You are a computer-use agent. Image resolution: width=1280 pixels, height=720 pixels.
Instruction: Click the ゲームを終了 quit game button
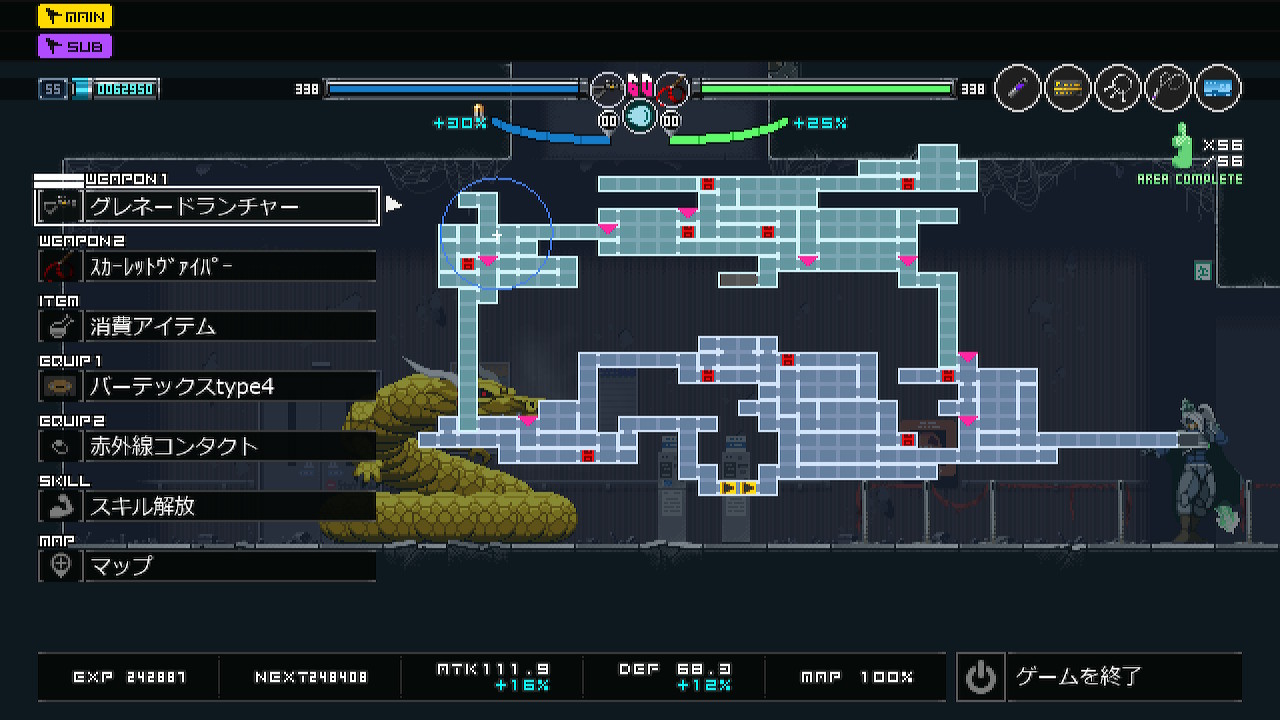[x=1099, y=677]
